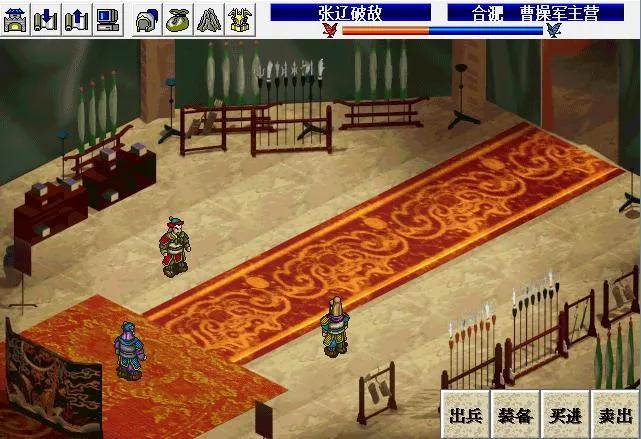This screenshot has height=439, width=641.
Task: Select the golden armor icon
Action: click(x=240, y=17)
